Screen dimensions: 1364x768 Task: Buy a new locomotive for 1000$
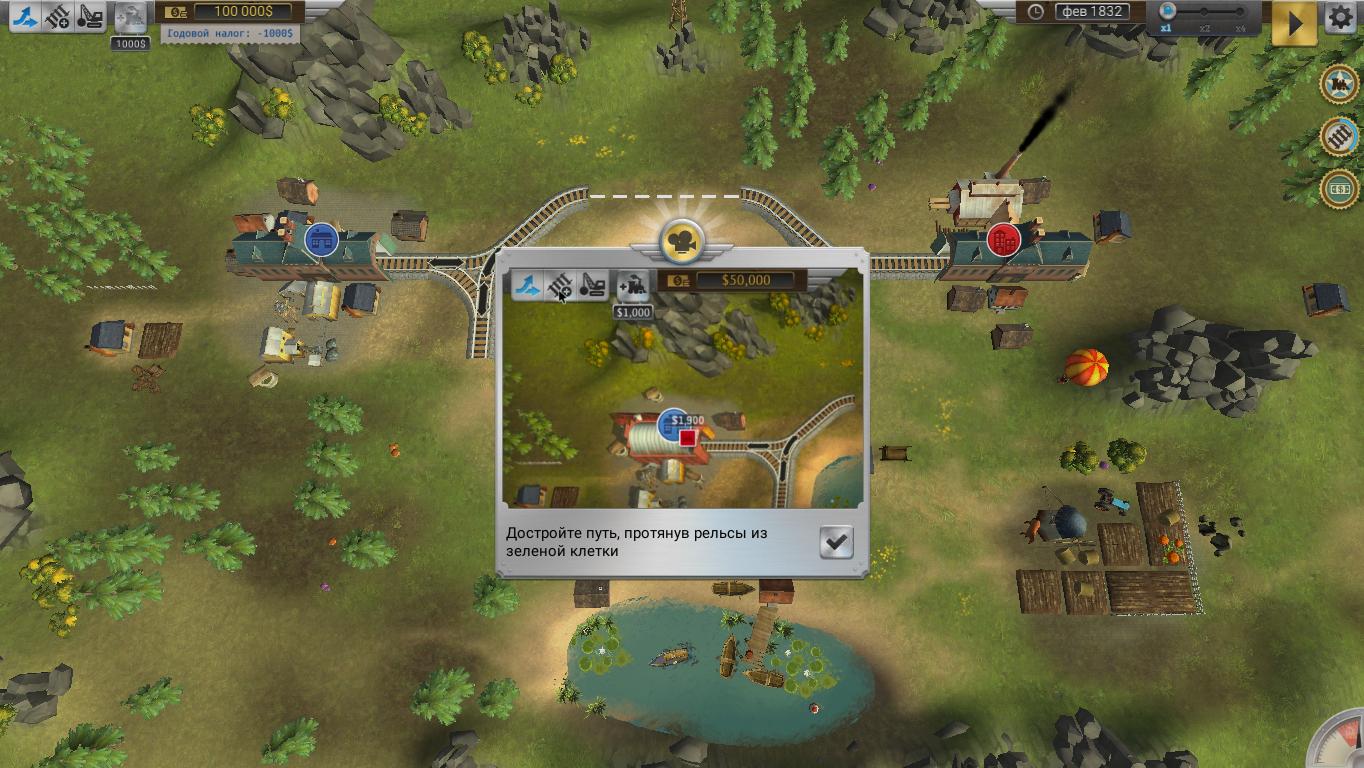130,18
